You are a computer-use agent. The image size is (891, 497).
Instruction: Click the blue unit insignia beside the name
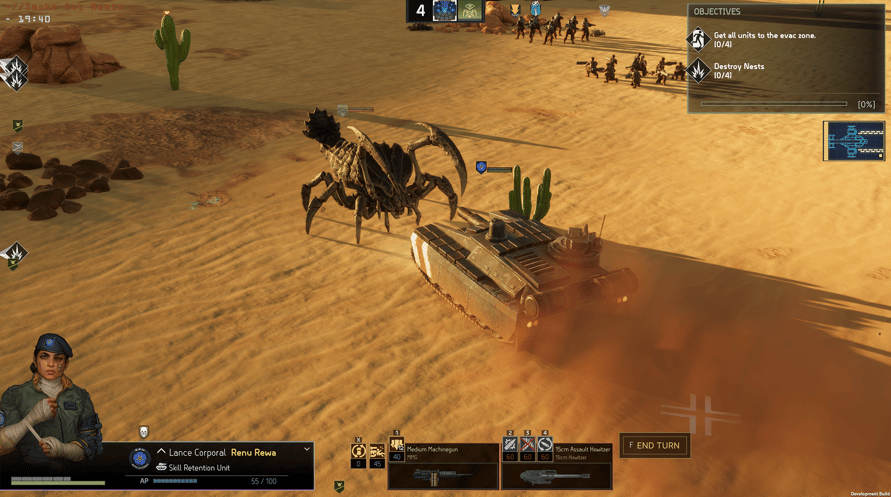coord(140,459)
